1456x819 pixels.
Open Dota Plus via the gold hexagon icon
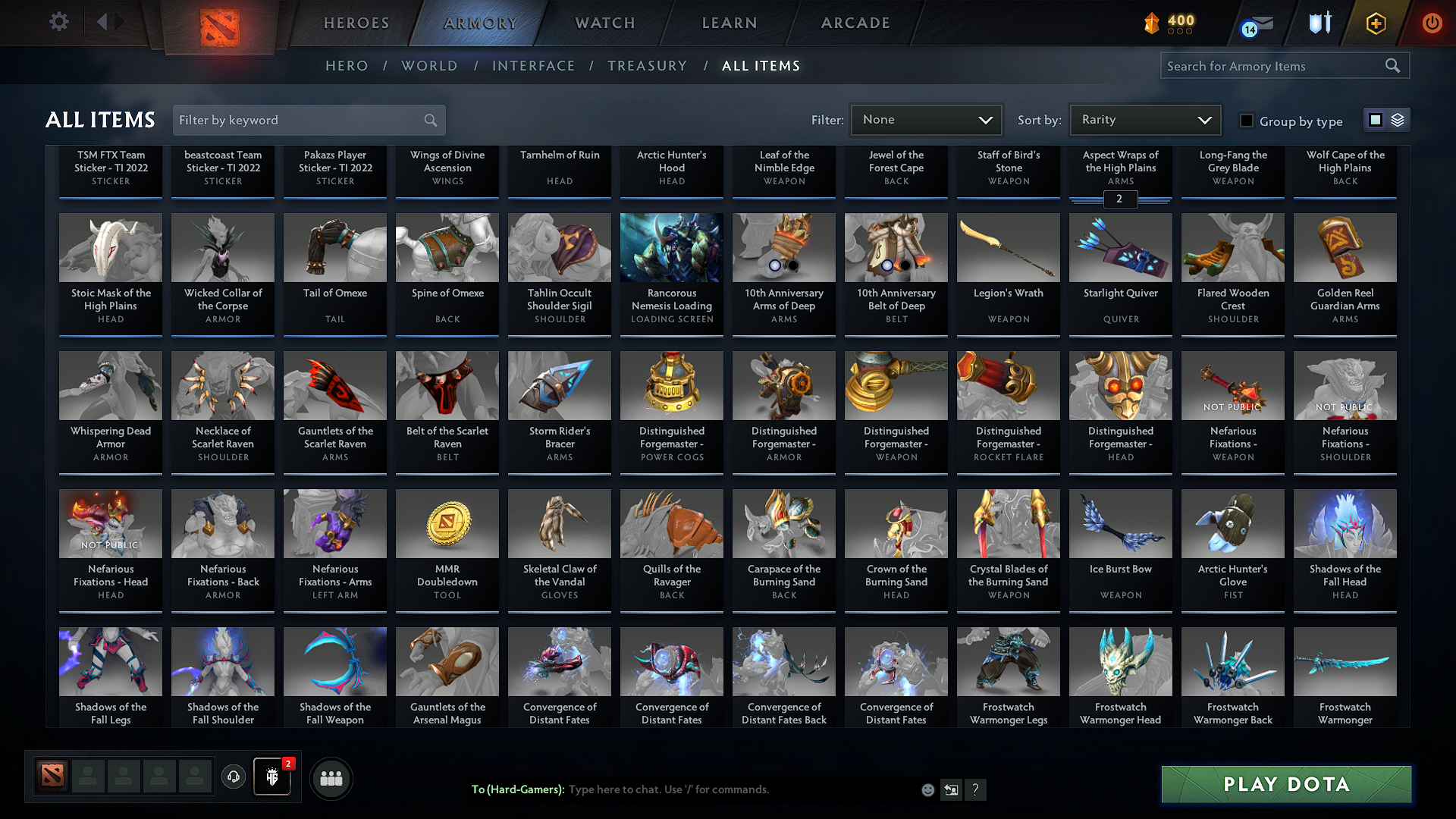coord(1375,24)
